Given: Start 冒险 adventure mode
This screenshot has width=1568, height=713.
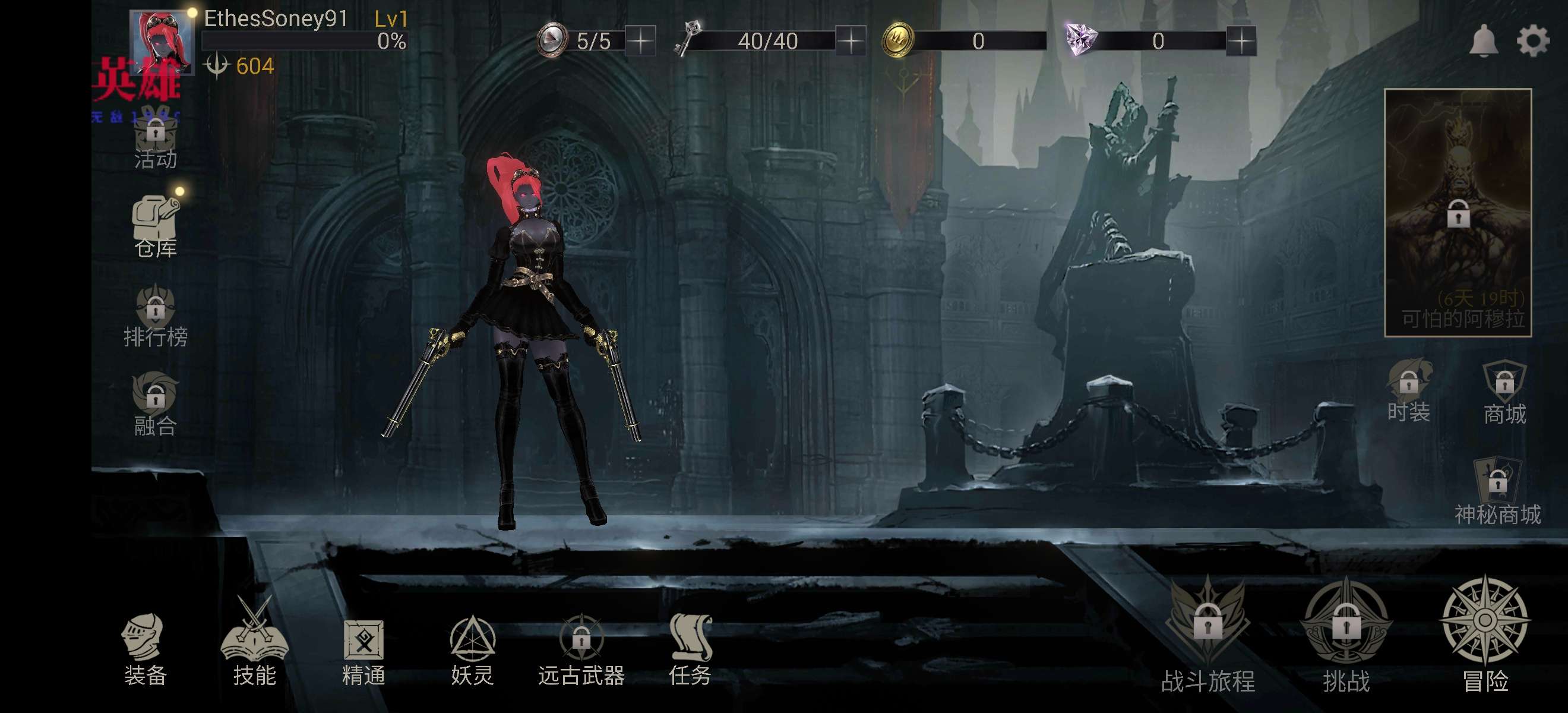Looking at the screenshot, I should pos(1485,633).
